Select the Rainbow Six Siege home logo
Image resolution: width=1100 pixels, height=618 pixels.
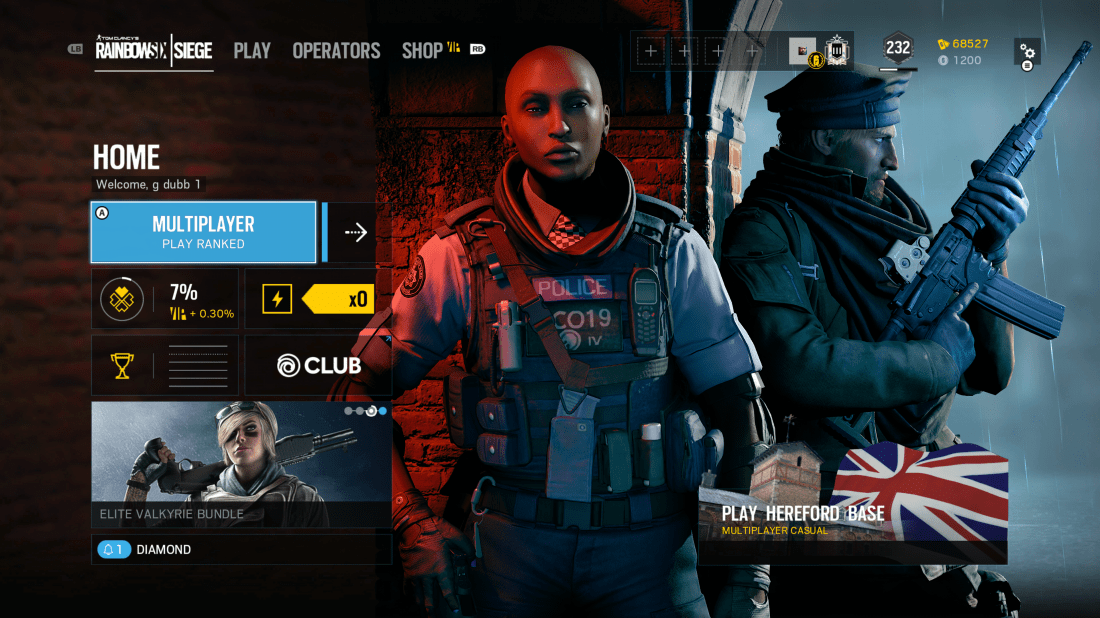point(154,50)
